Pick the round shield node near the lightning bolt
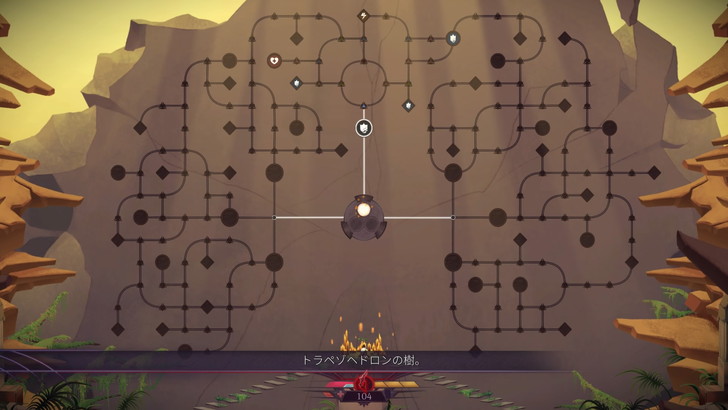The image size is (728, 410). (x=452, y=38)
